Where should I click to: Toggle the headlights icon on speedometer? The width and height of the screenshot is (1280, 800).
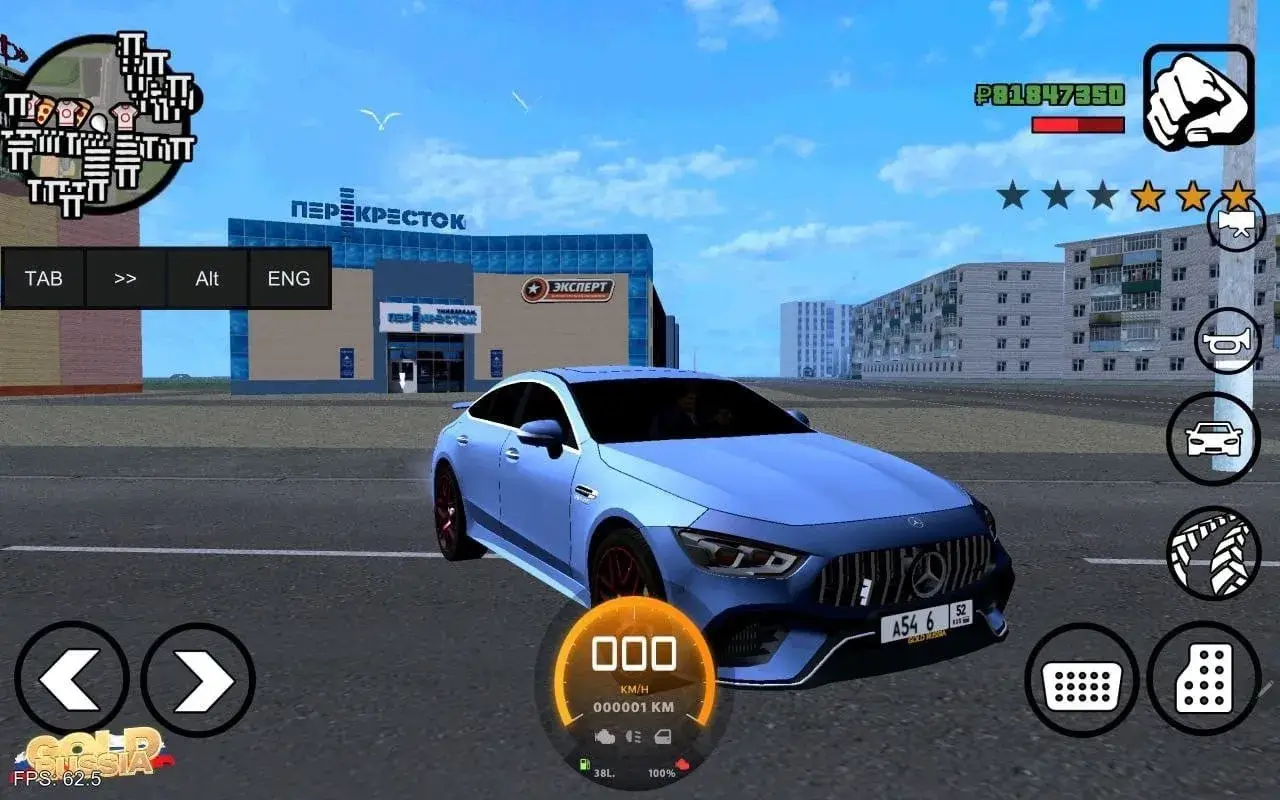point(633,737)
